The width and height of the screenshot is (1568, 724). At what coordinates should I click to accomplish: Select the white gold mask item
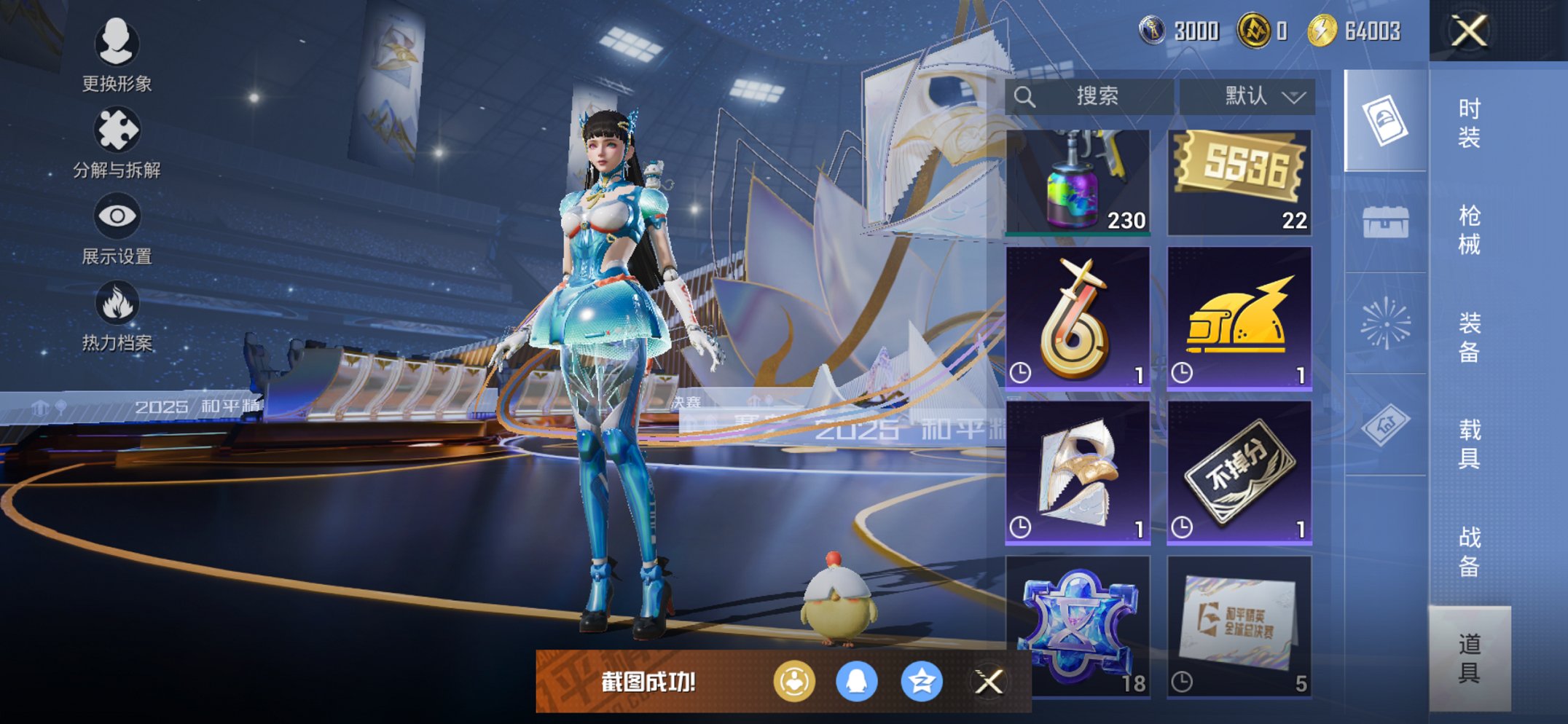(x=1078, y=472)
